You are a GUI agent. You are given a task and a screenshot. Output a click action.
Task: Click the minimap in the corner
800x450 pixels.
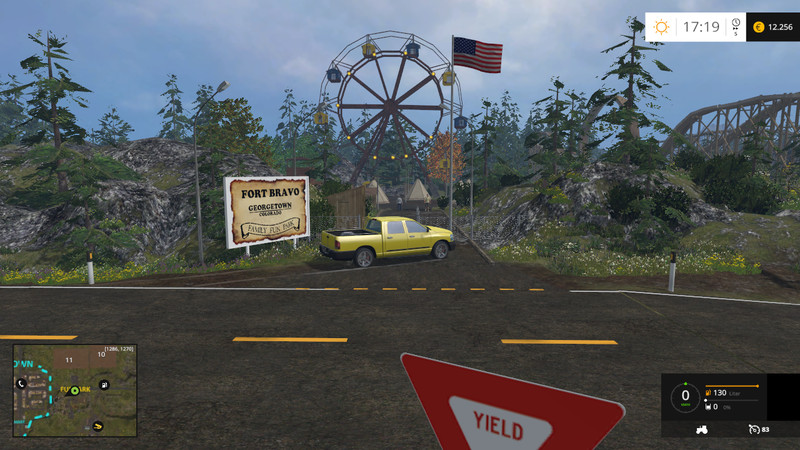coord(75,391)
